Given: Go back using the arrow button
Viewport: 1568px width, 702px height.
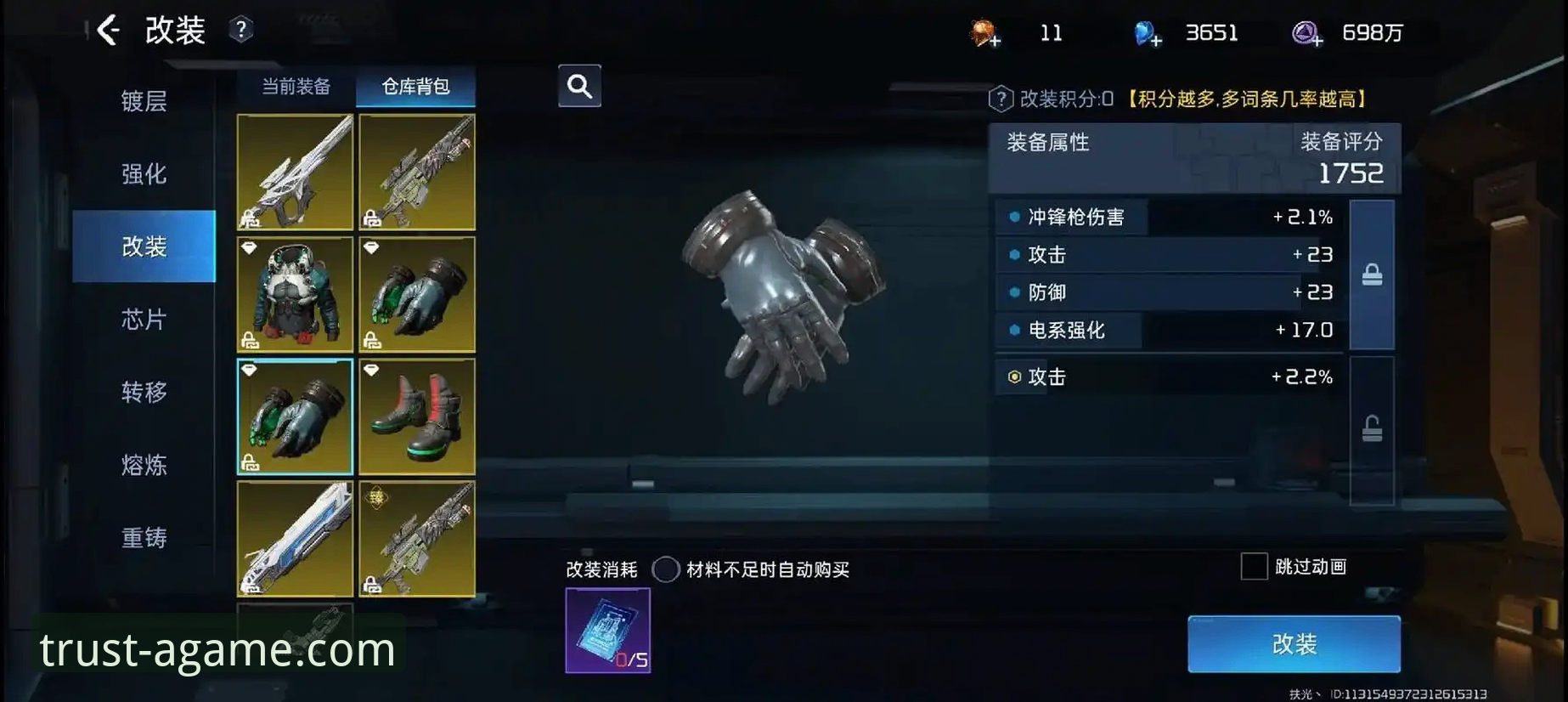Looking at the screenshot, I should pos(108,31).
